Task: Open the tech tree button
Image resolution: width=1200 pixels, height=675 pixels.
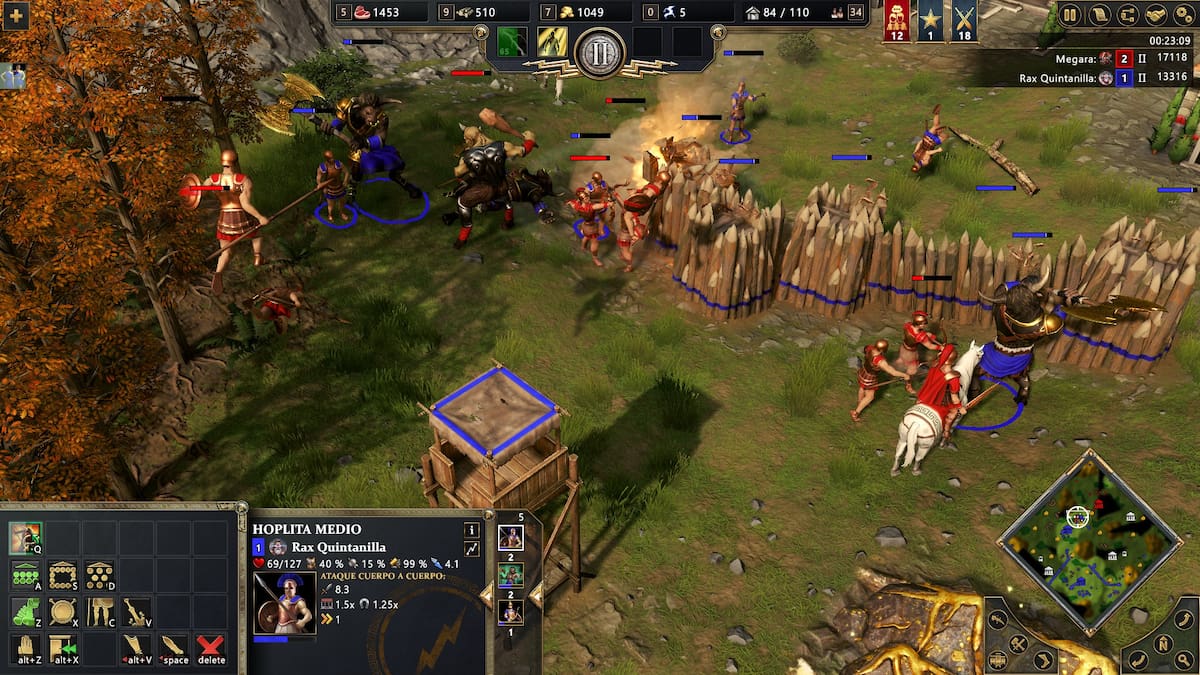Action: 1127,15
